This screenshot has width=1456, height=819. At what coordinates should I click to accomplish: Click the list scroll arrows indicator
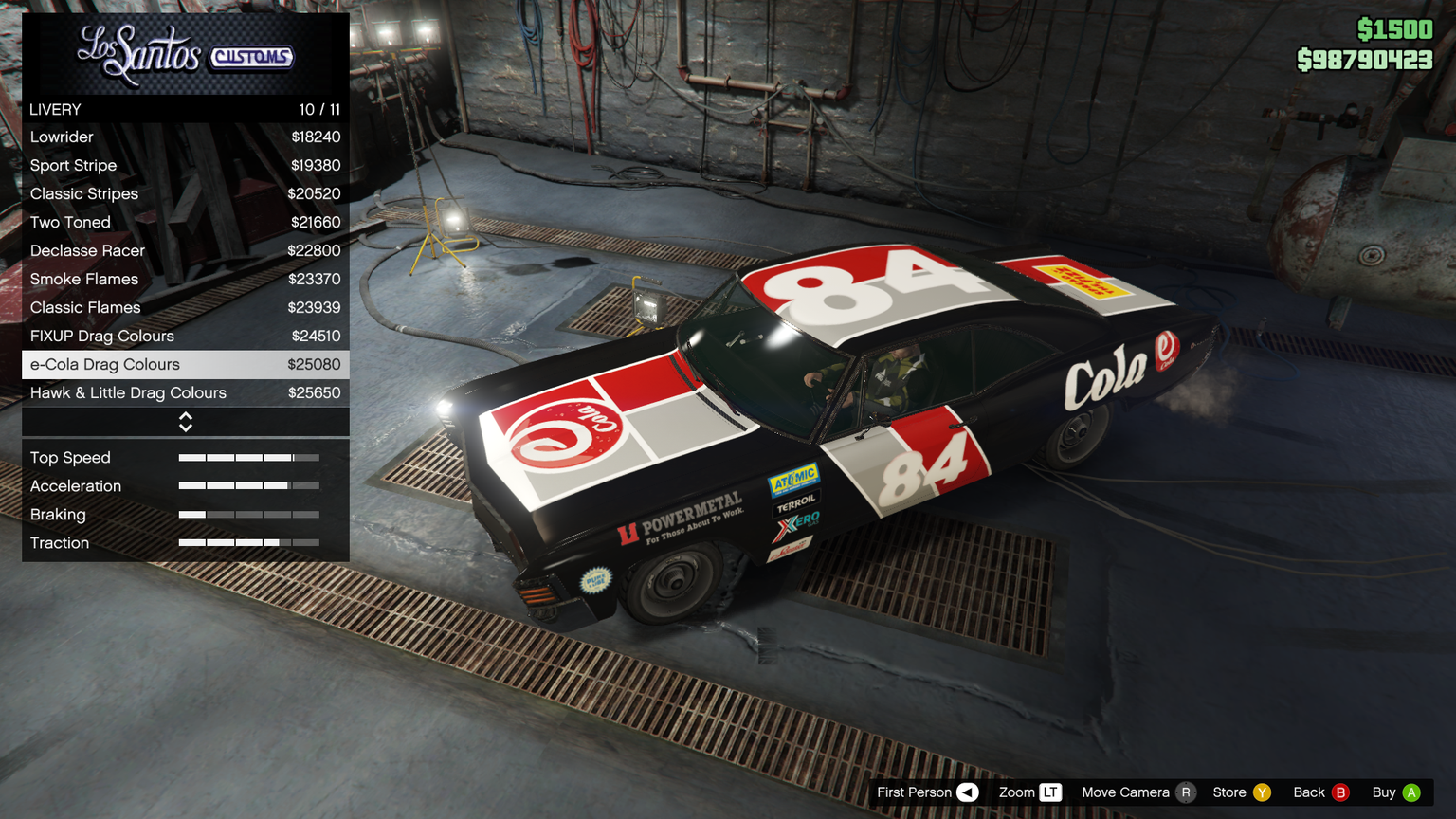pos(186,422)
